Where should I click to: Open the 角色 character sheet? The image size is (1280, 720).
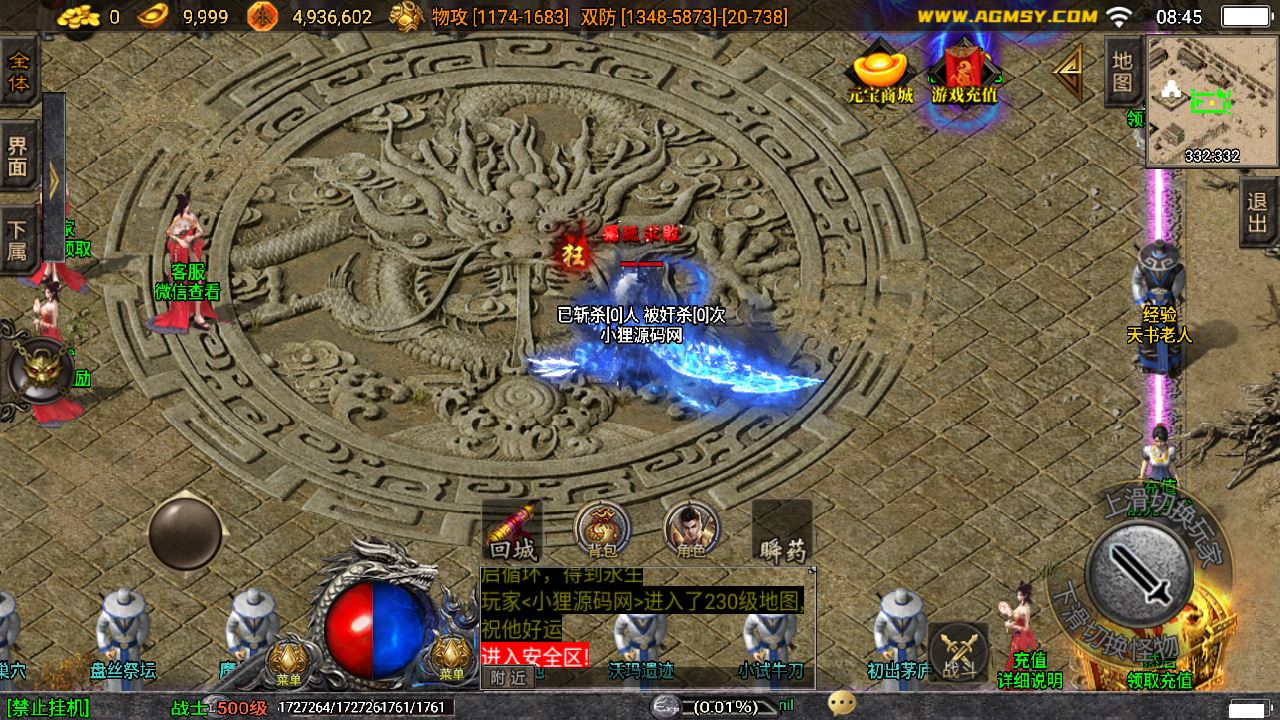click(691, 530)
